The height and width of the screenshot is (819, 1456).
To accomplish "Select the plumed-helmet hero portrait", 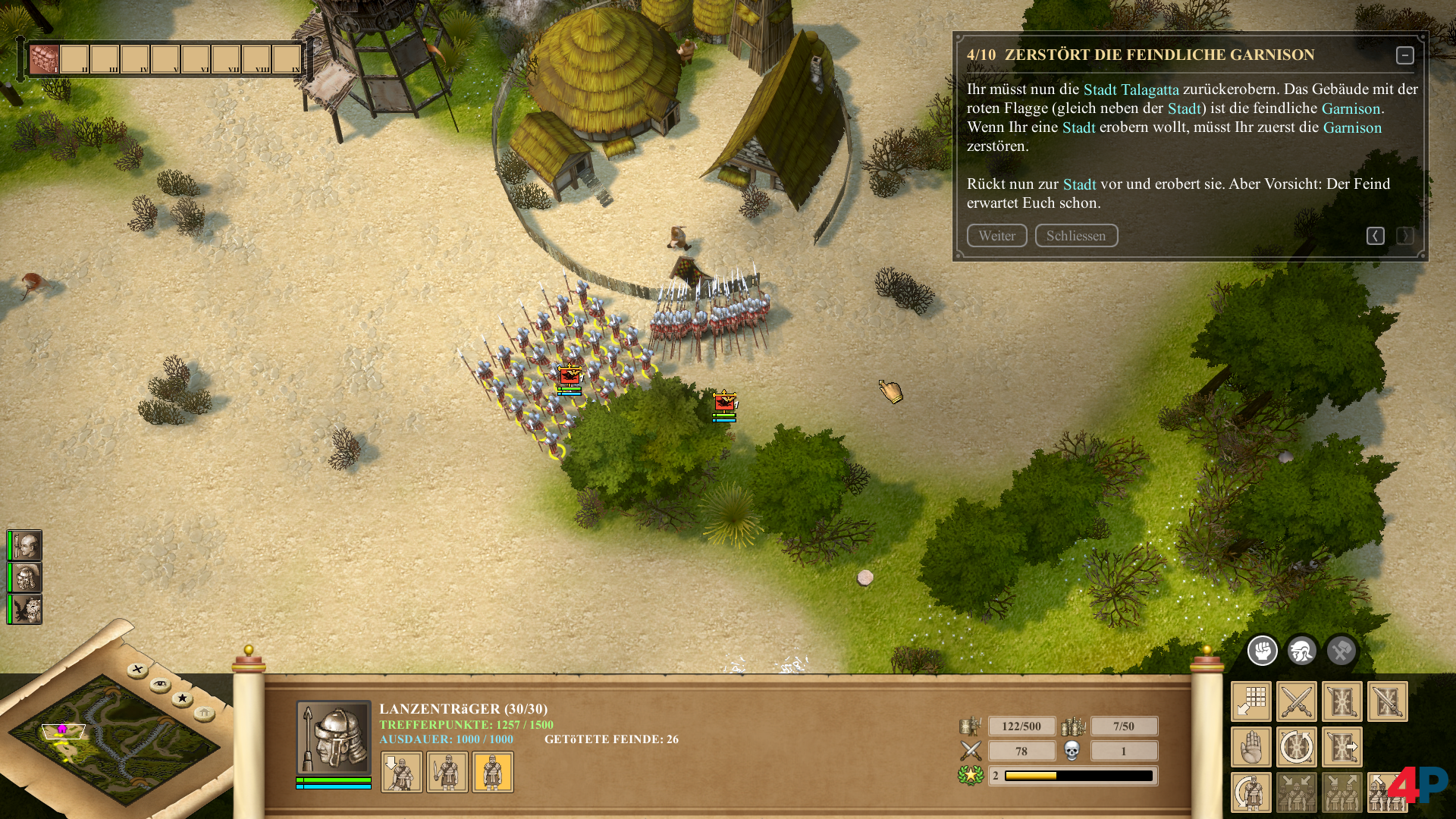I will 26,578.
